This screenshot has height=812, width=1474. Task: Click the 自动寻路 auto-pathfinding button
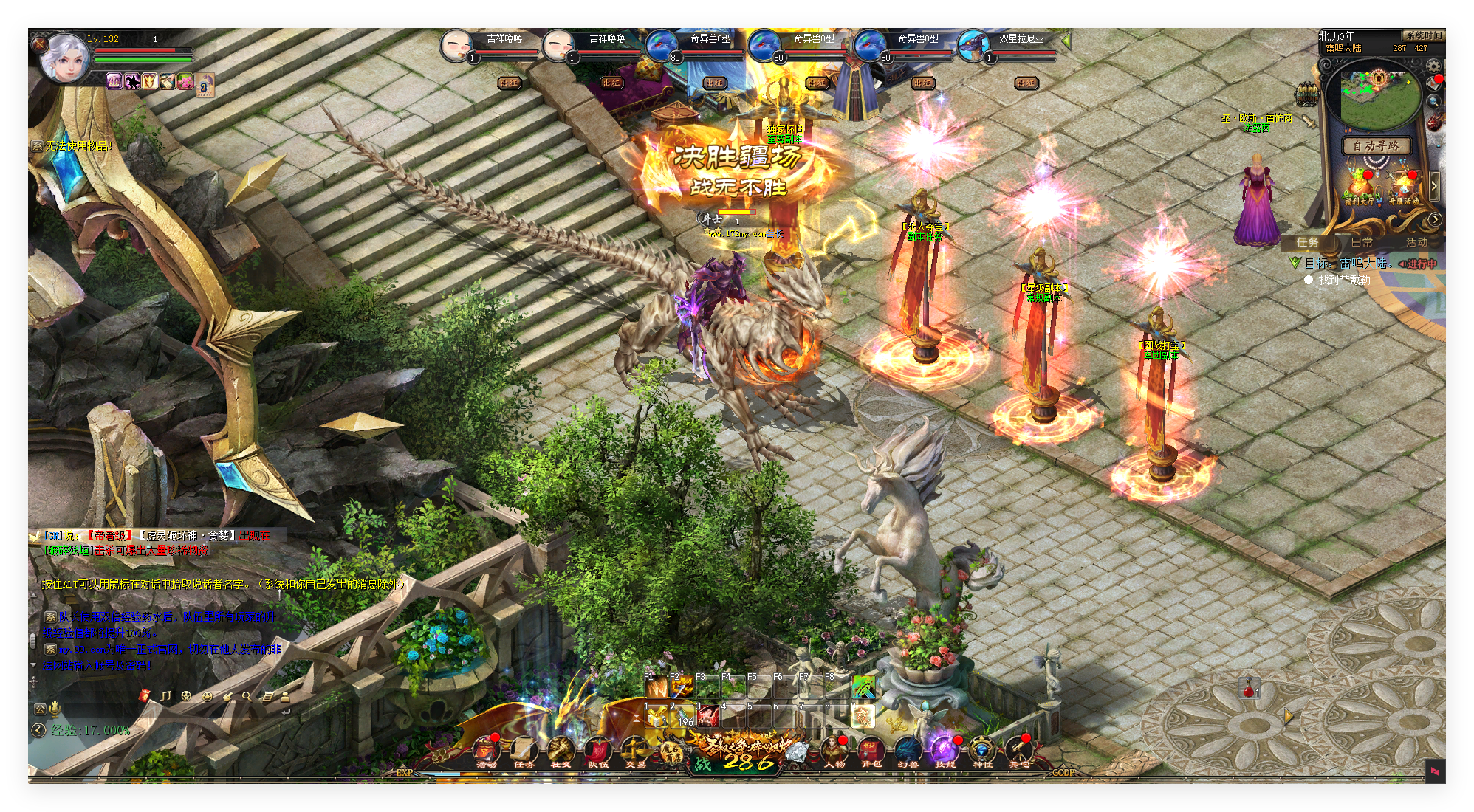1375,145
